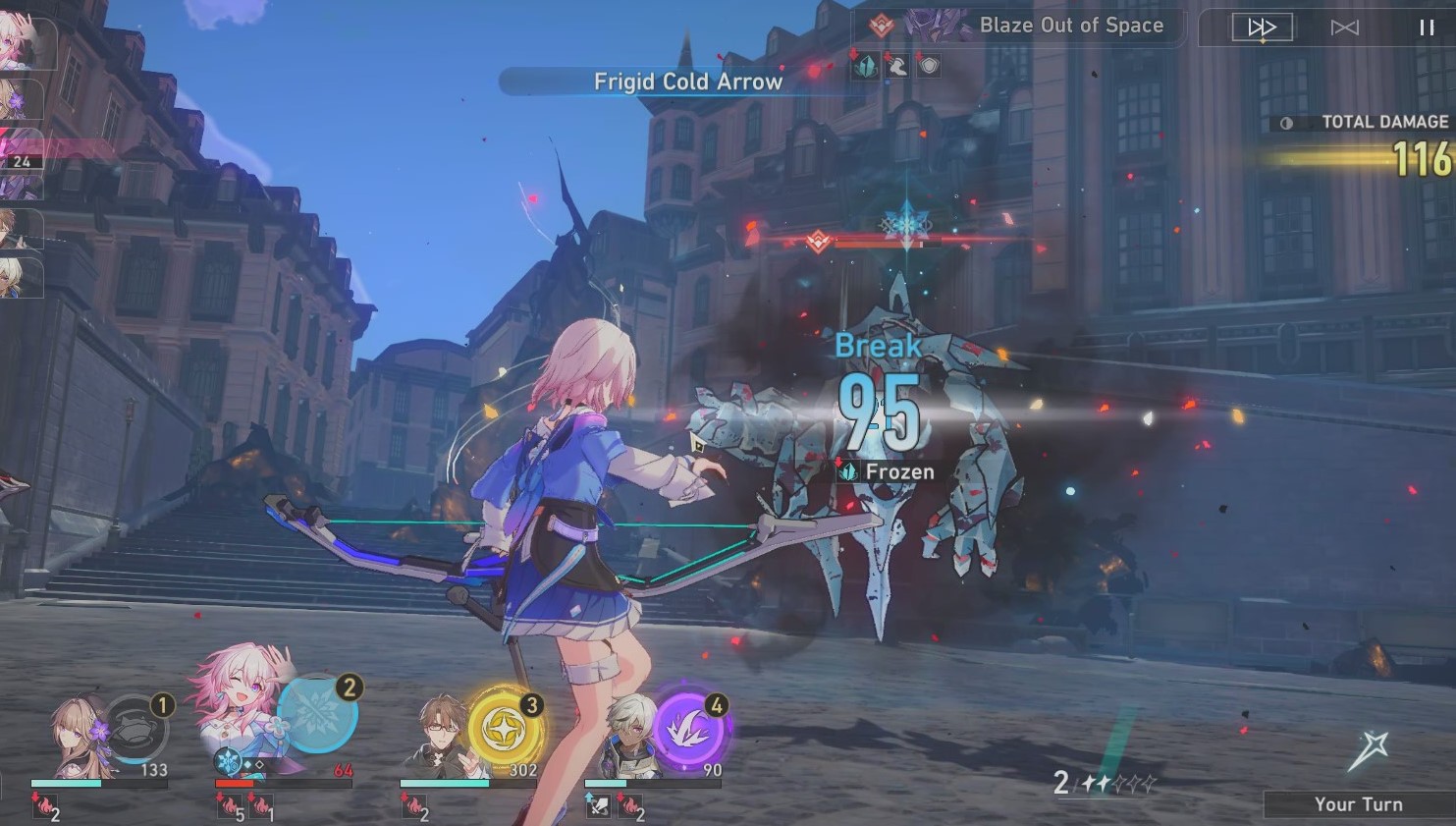Viewport: 1456px width, 826px height.
Task: Toggle auto-battle on
Action: (x=1344, y=28)
